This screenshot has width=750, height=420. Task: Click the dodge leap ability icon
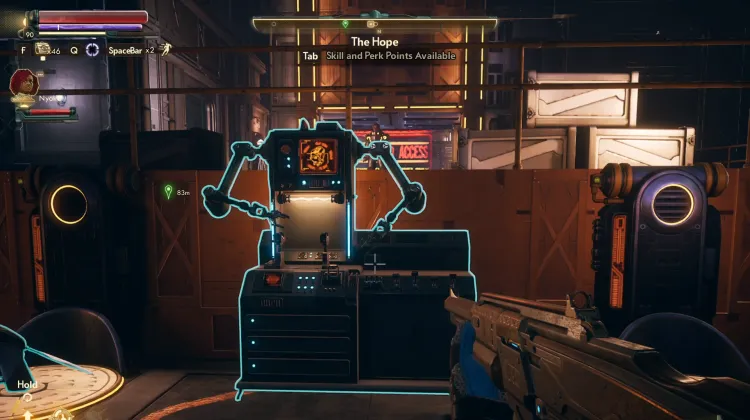pyautogui.click(x=164, y=48)
